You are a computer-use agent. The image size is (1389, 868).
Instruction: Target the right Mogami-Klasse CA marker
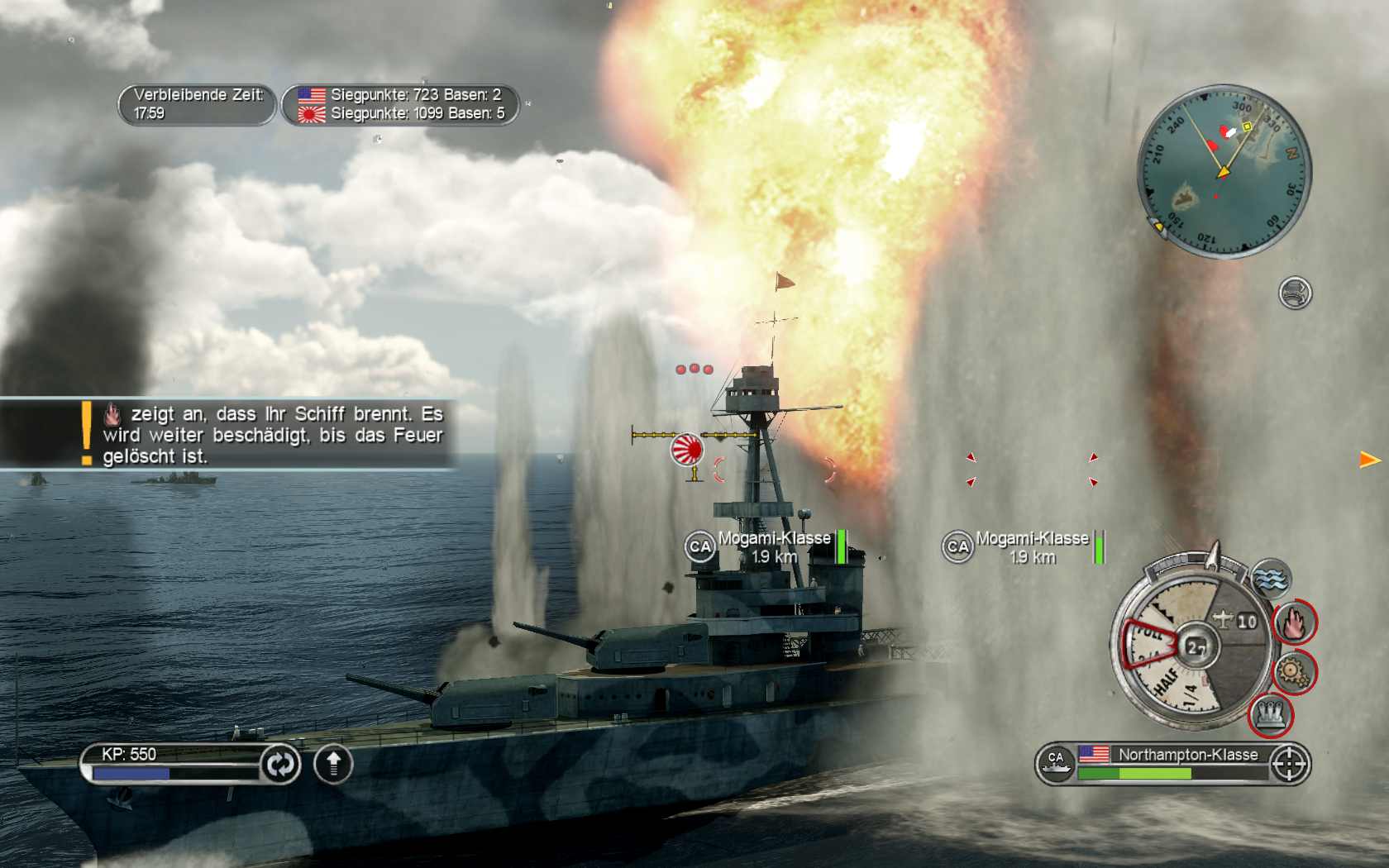pos(957,546)
